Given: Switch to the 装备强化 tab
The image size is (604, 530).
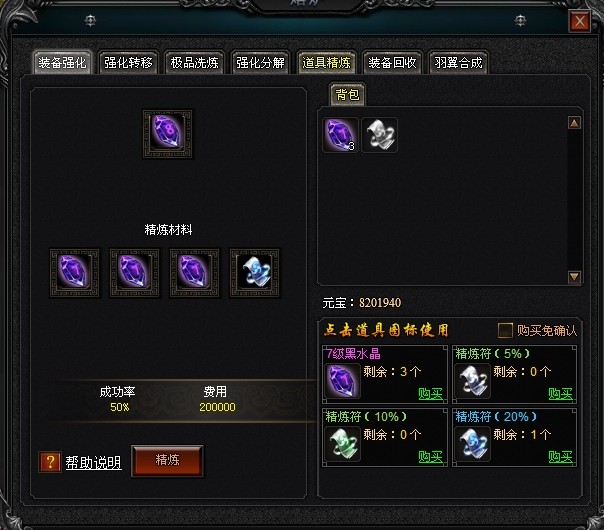Looking at the screenshot, I should pos(63,63).
